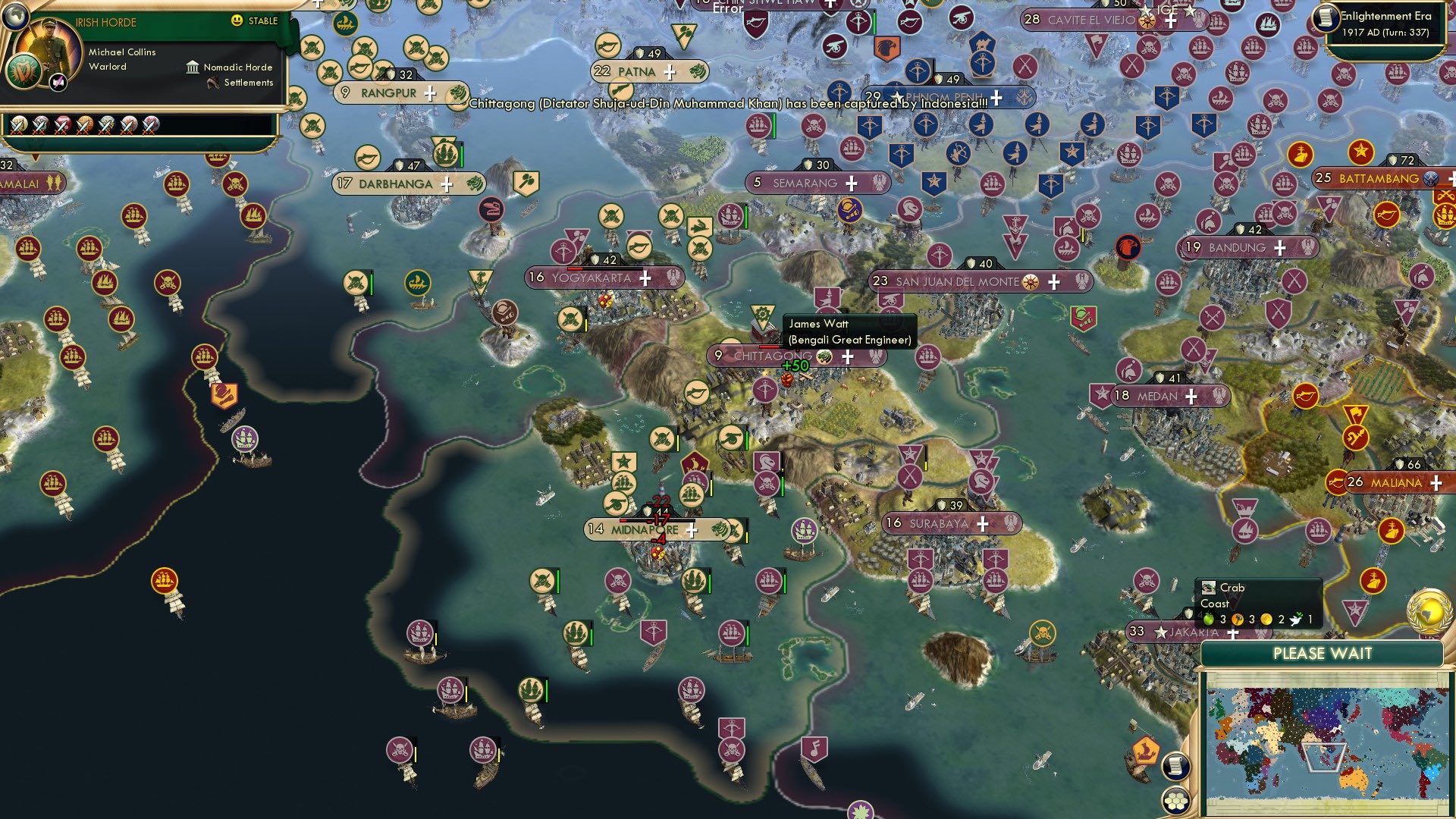
Task: Click the Nomadic Horde building icon
Action: pos(194,67)
